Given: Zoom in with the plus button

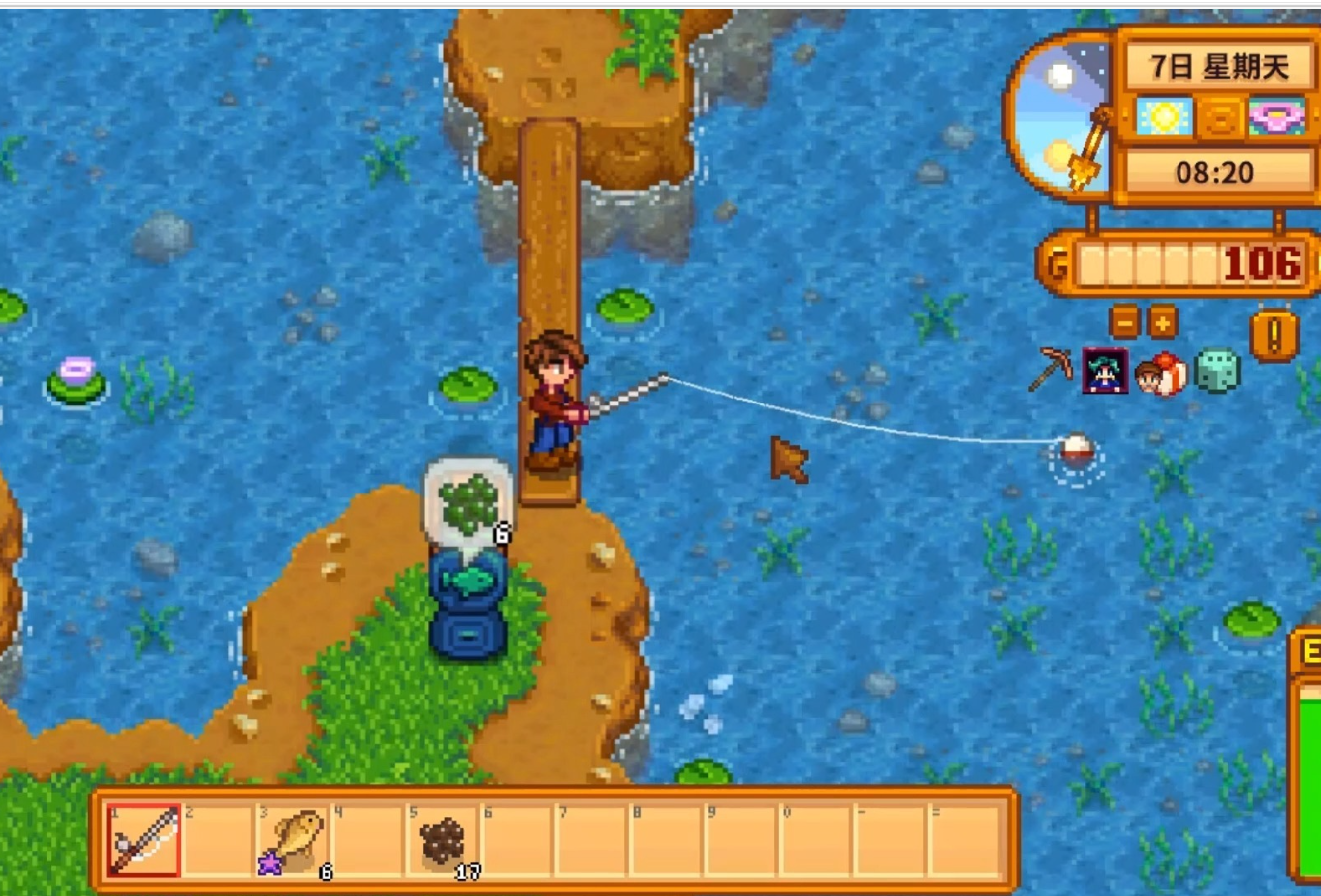Looking at the screenshot, I should point(1162,322).
